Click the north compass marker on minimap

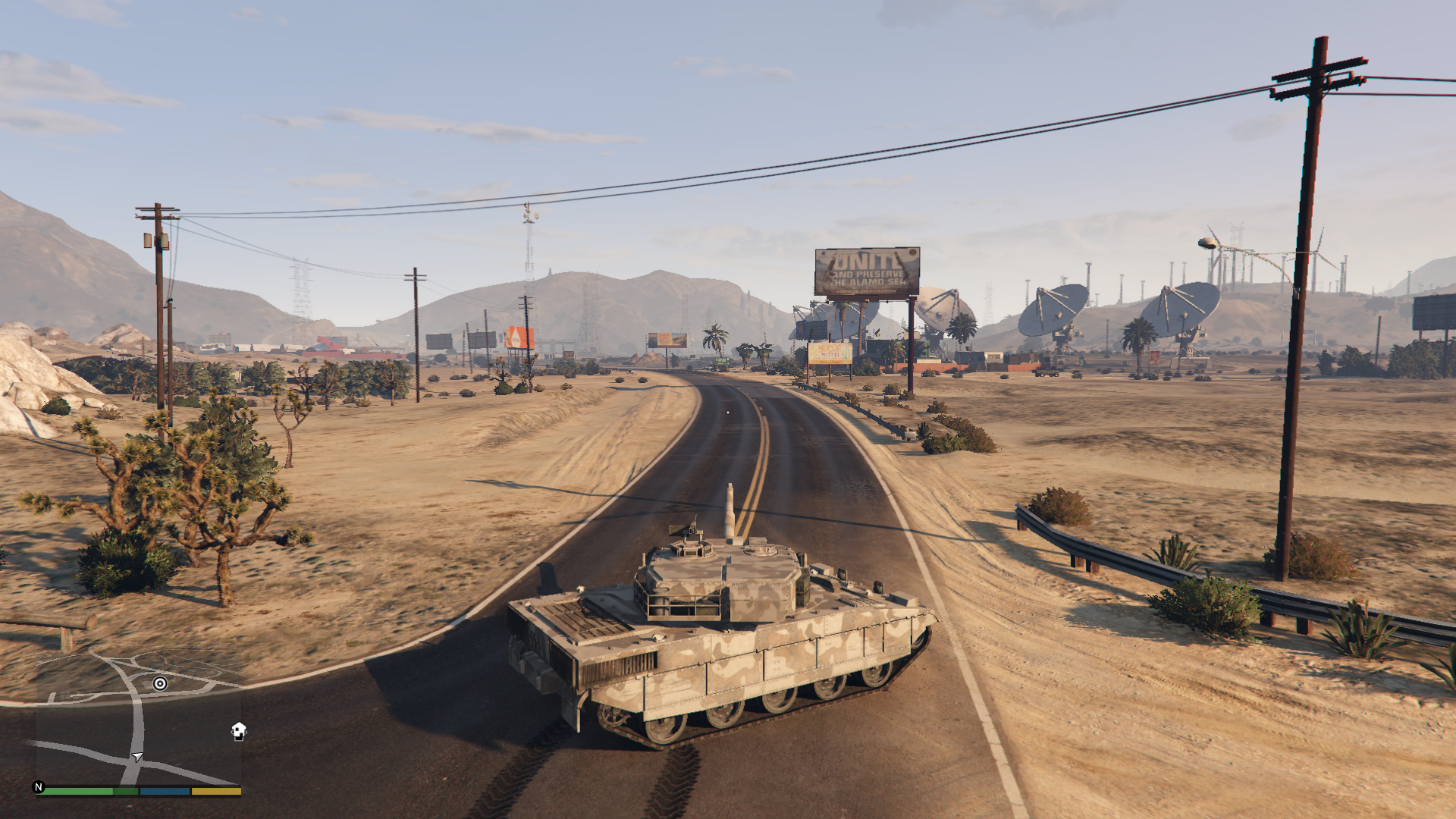(39, 787)
